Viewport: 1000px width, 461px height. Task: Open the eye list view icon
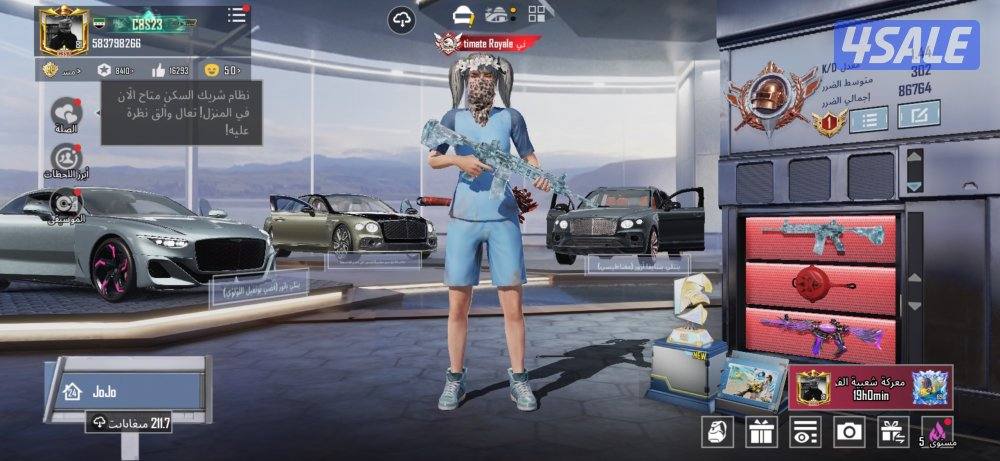click(x=805, y=432)
